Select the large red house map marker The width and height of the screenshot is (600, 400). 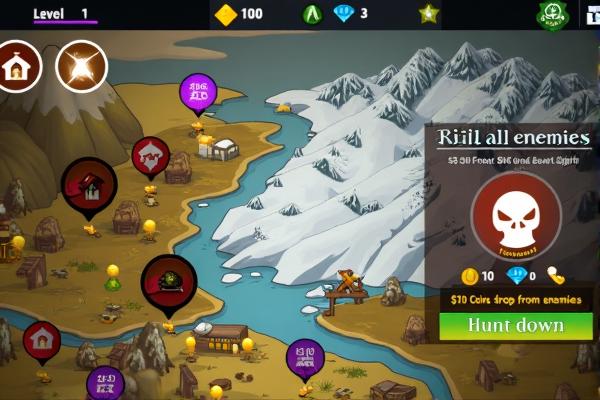(x=88, y=184)
